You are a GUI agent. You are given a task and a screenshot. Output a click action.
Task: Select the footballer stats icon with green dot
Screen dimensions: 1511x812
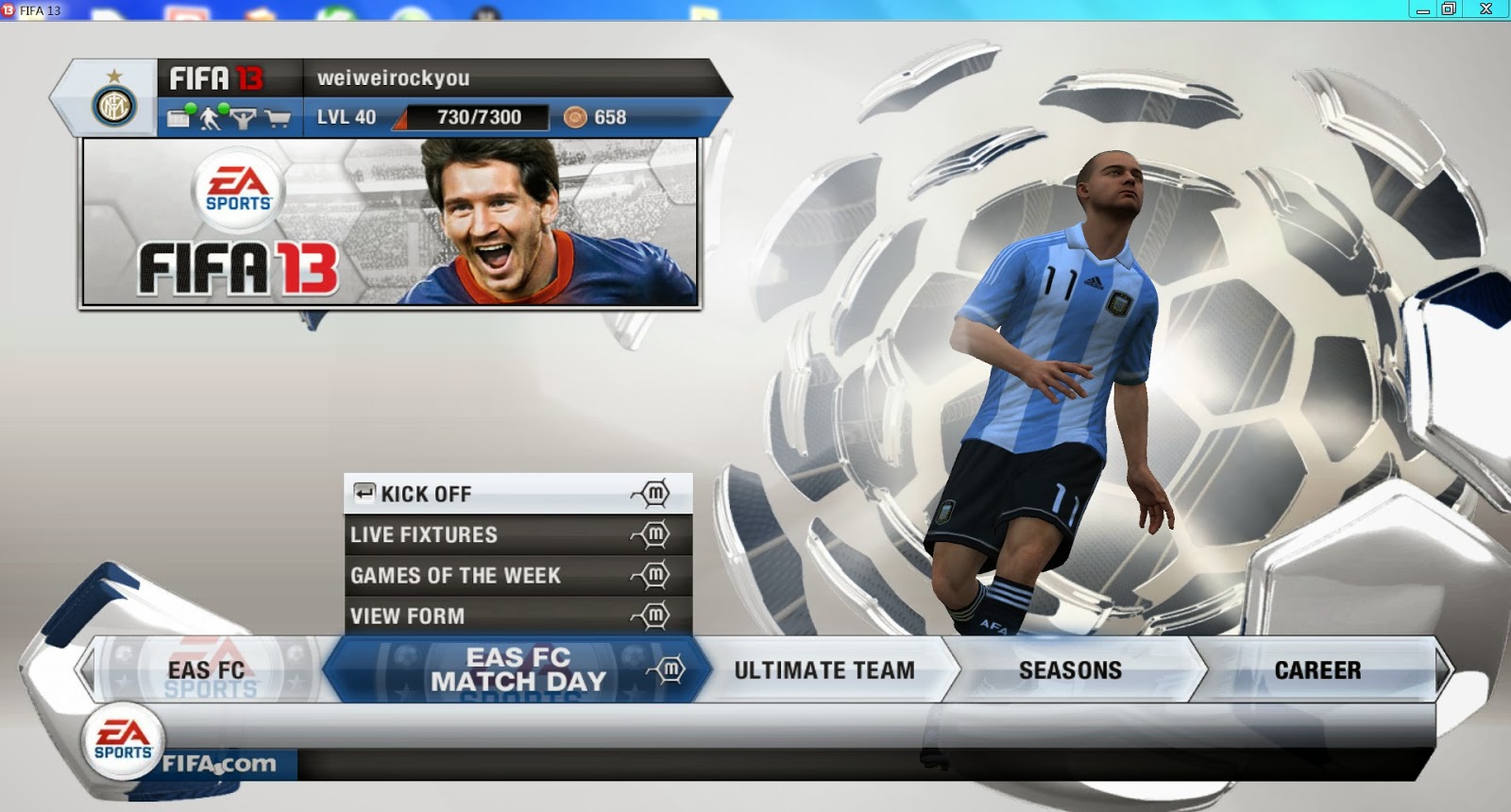pos(210,119)
